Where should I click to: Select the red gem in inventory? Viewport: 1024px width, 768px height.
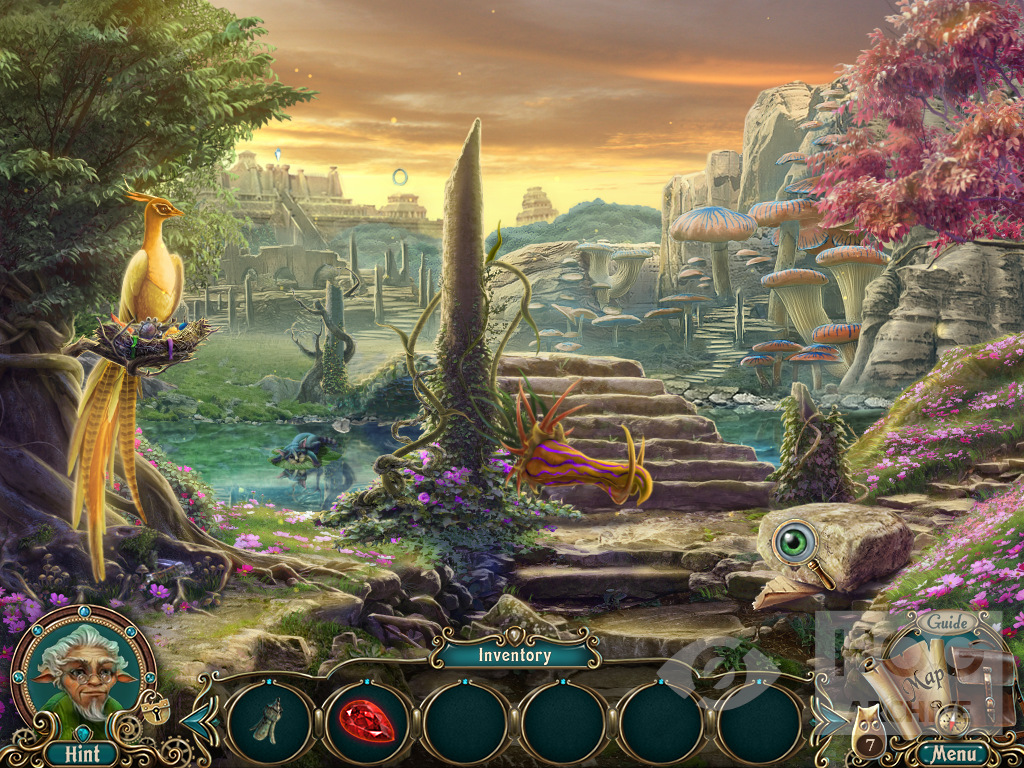pyautogui.click(x=367, y=722)
